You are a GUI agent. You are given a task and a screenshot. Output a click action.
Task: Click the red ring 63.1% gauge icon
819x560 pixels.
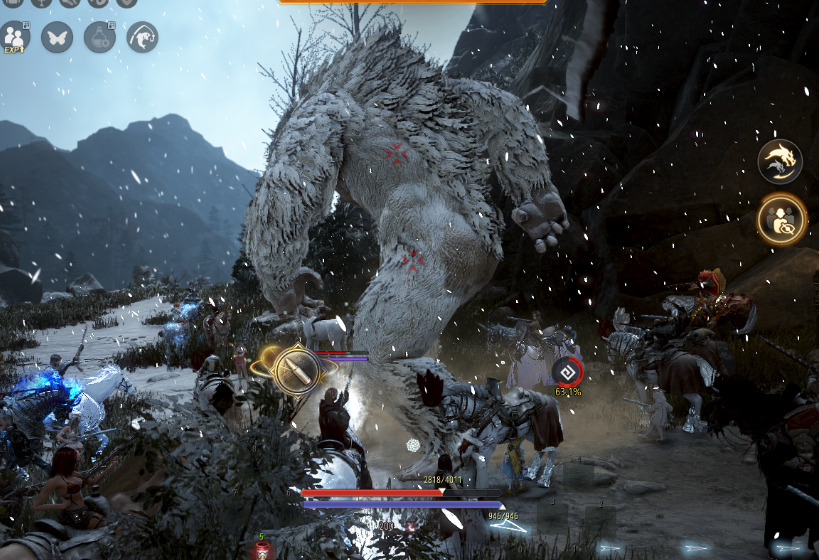(567, 371)
